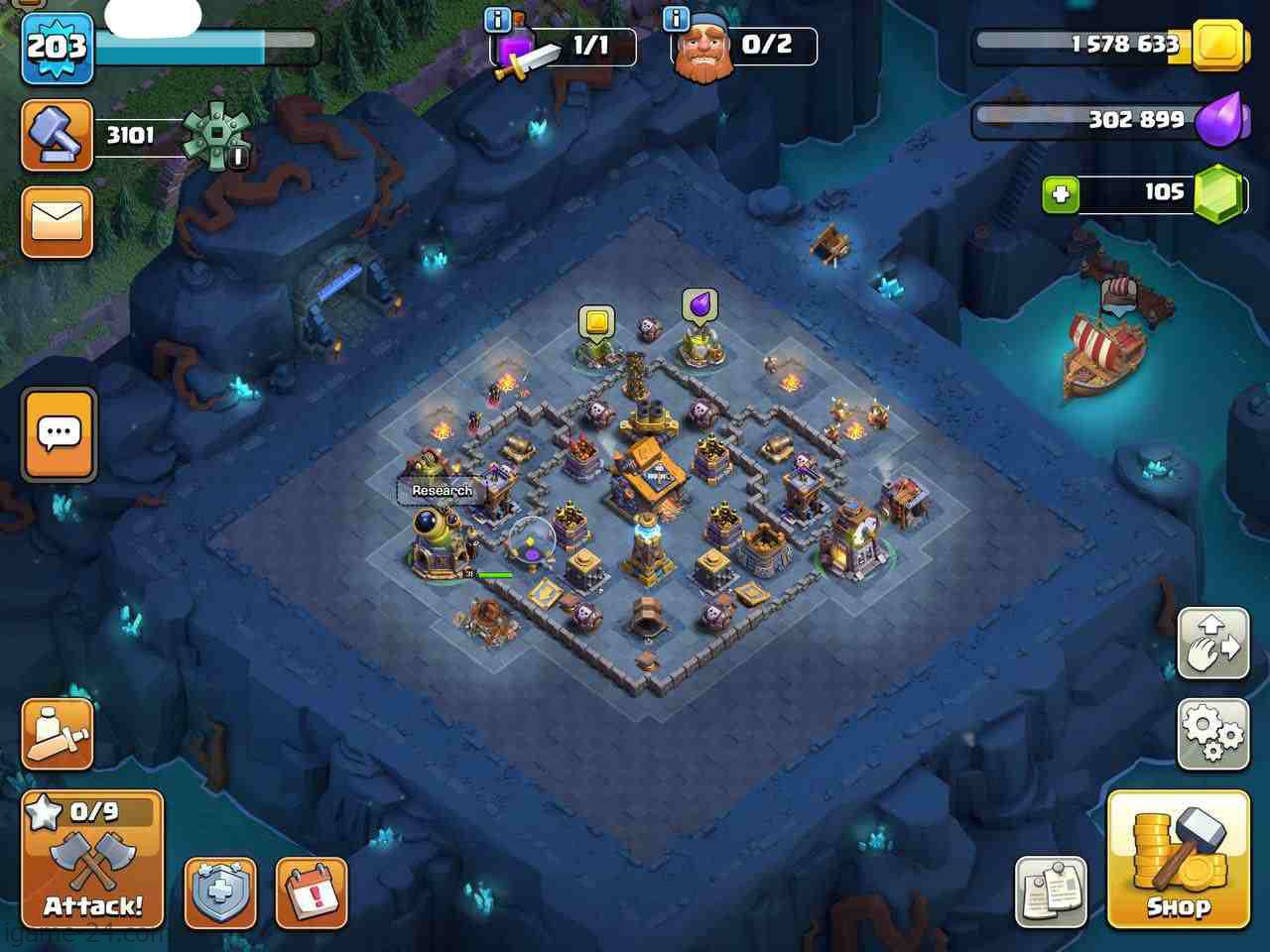Show info for the Master Builder count
The width and height of the screenshot is (1270, 952).
point(678,20)
